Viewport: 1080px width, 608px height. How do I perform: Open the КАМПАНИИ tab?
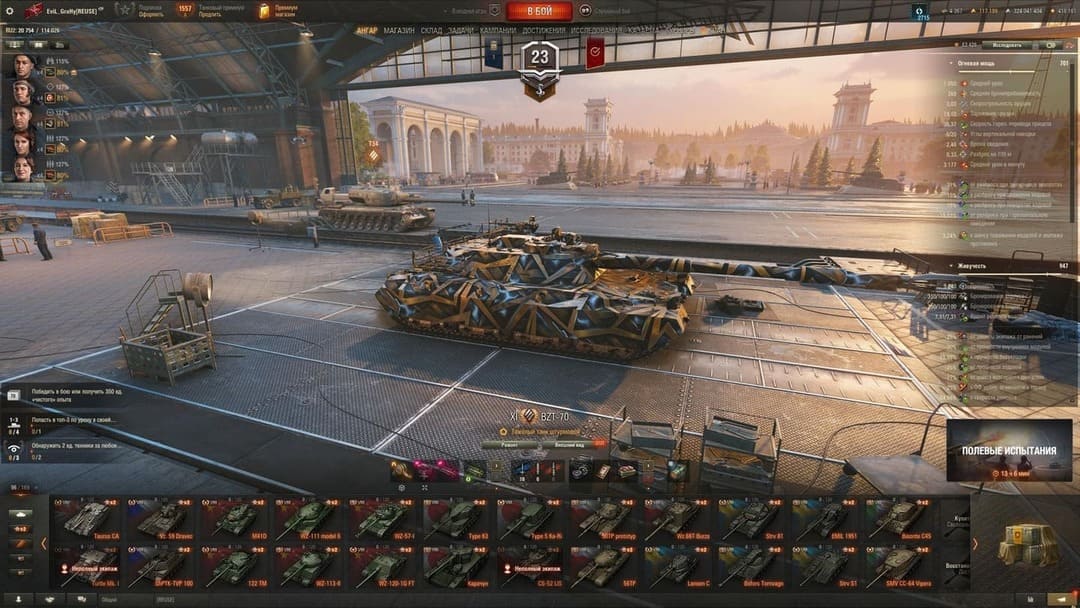pos(498,31)
